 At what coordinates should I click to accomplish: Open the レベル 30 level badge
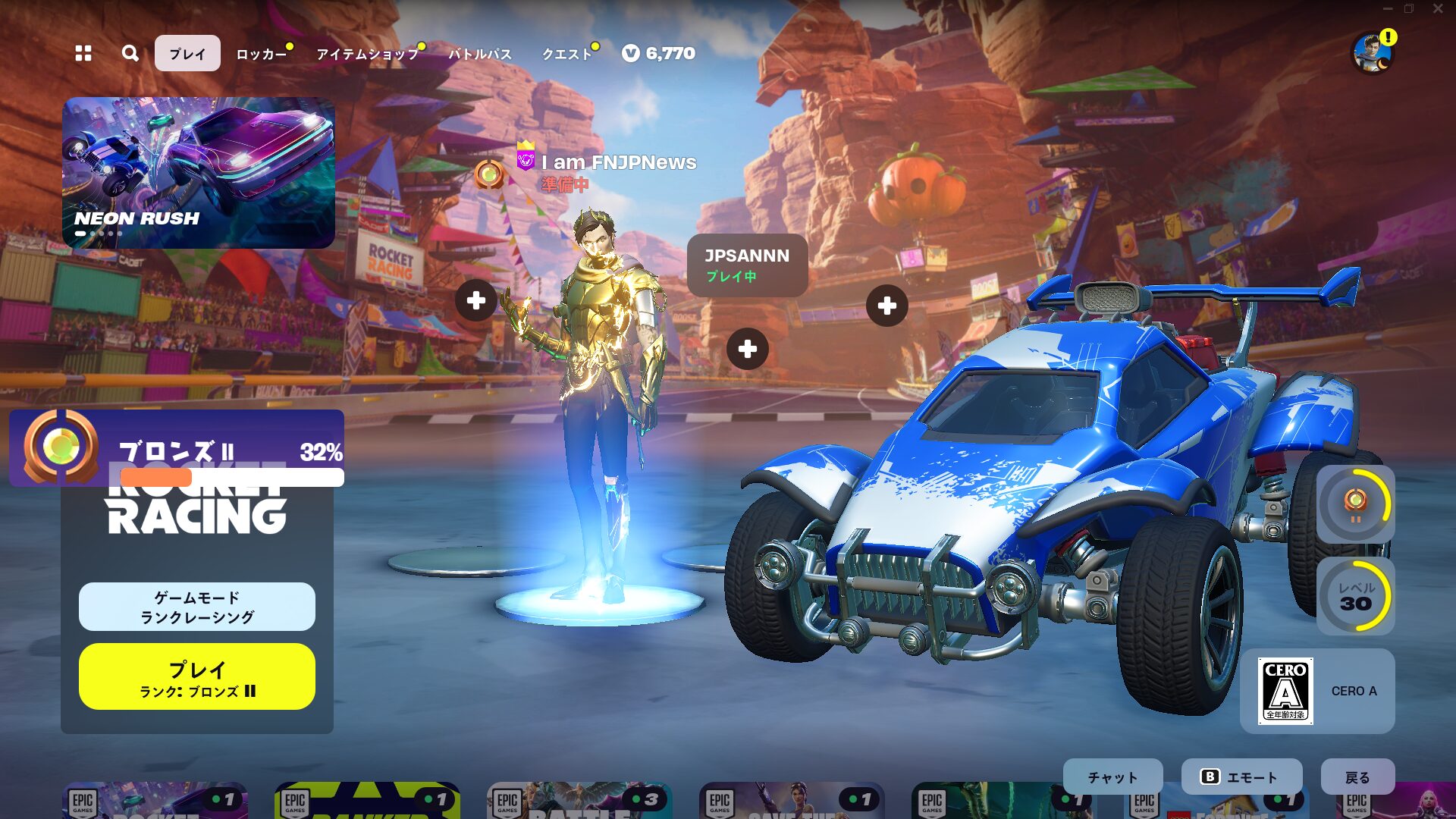coord(1355,596)
